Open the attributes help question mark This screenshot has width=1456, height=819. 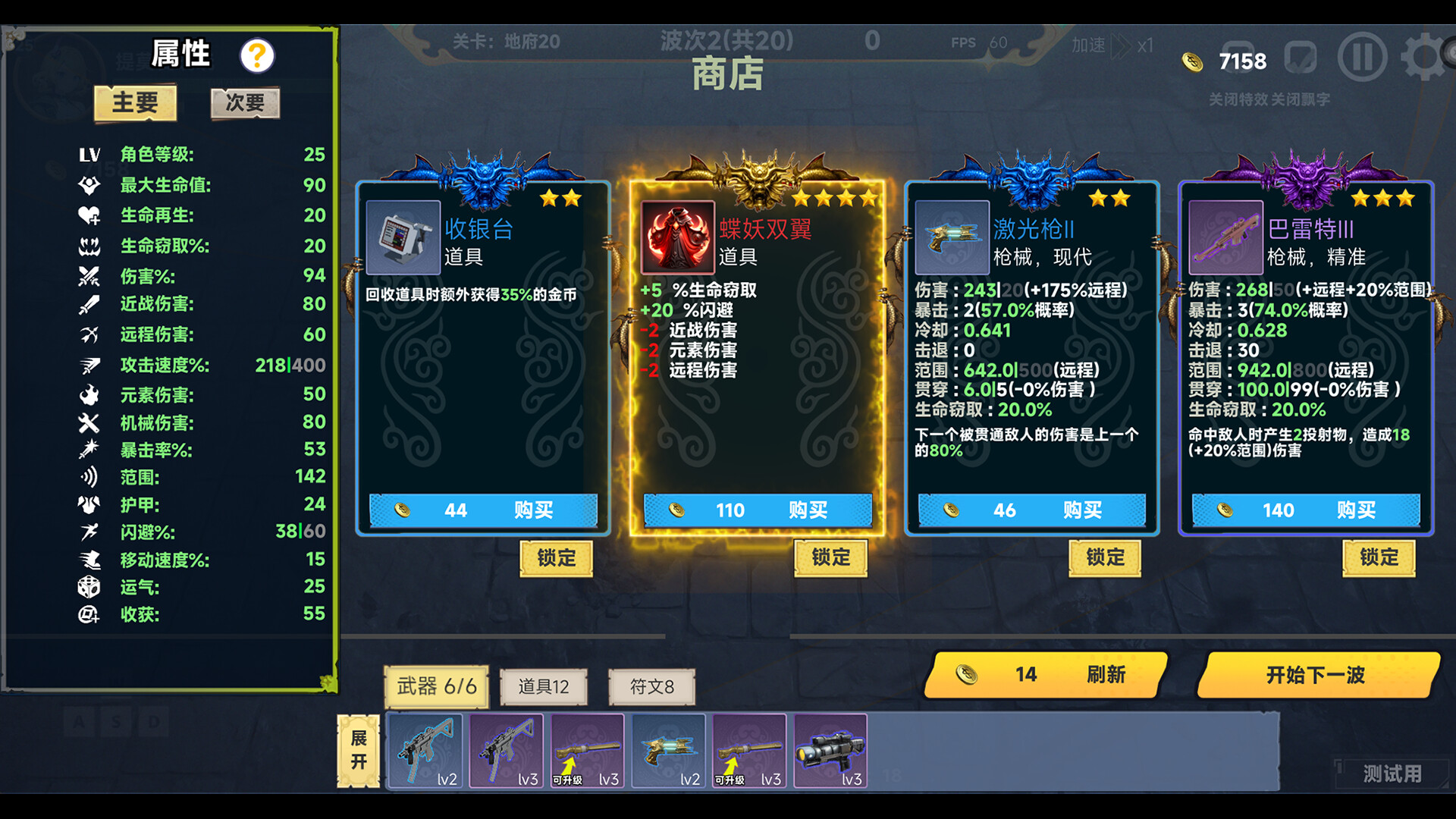[x=256, y=55]
